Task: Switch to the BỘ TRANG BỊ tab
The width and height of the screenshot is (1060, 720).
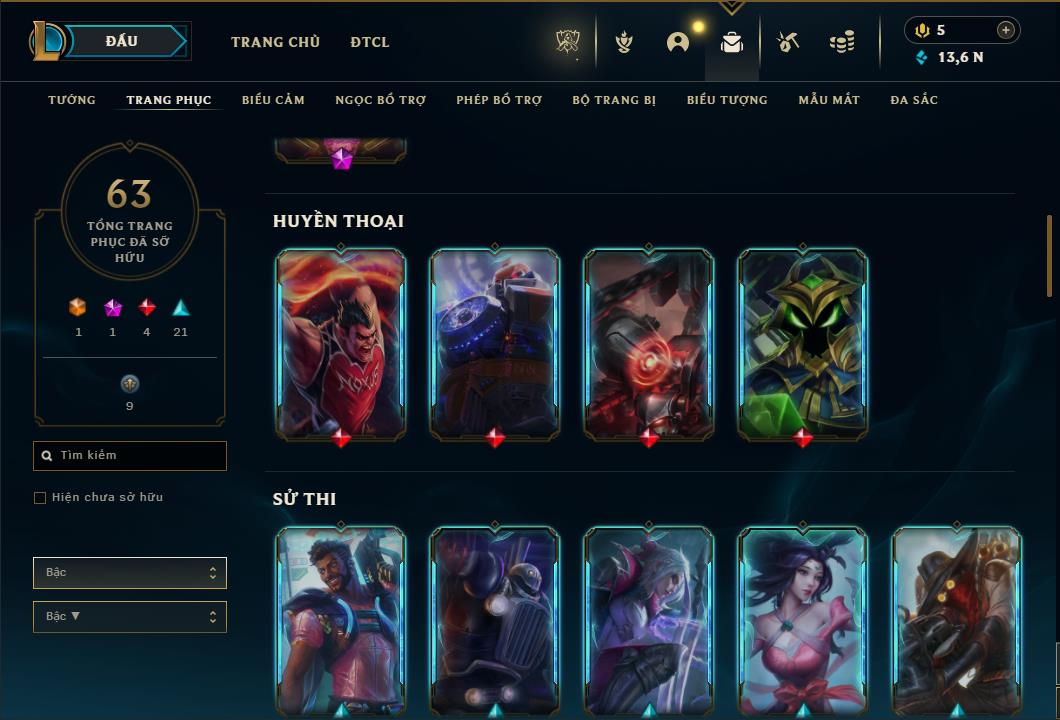Action: click(x=614, y=100)
